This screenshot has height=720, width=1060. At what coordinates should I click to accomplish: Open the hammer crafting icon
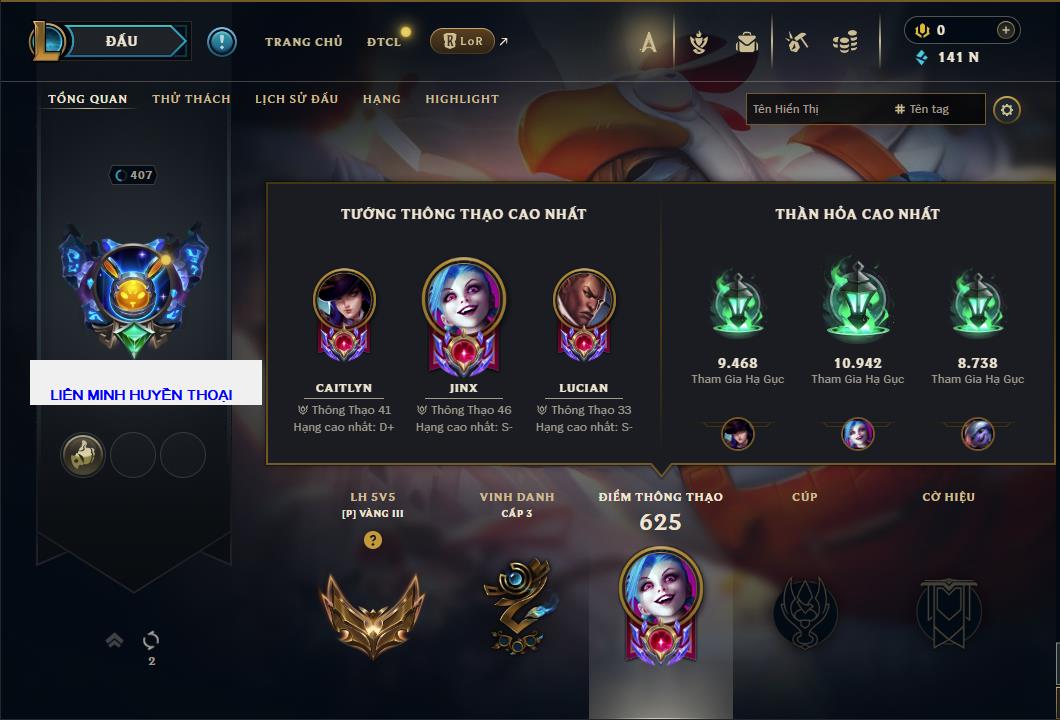(x=797, y=42)
